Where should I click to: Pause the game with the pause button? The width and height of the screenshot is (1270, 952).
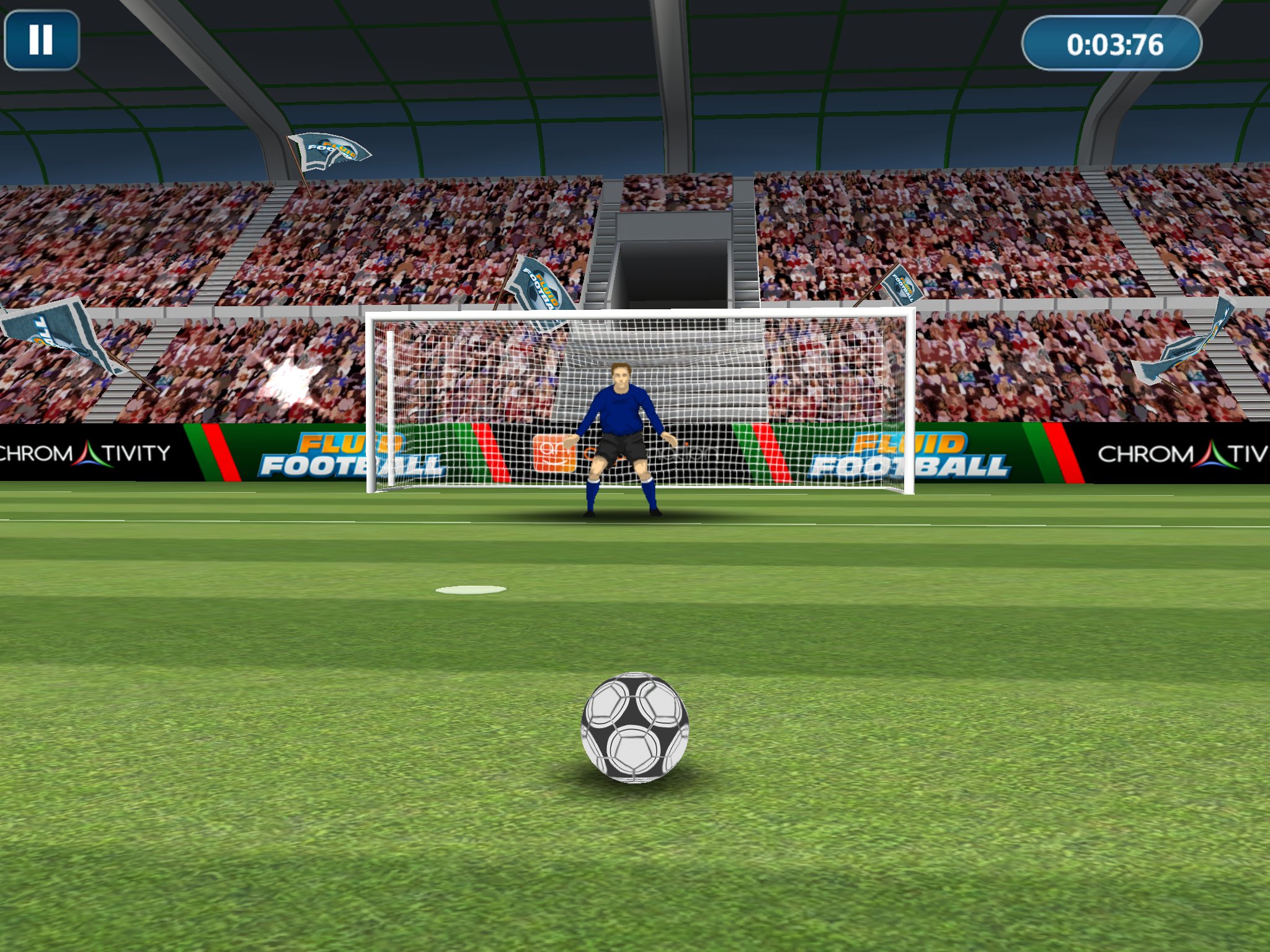pyautogui.click(x=42, y=40)
